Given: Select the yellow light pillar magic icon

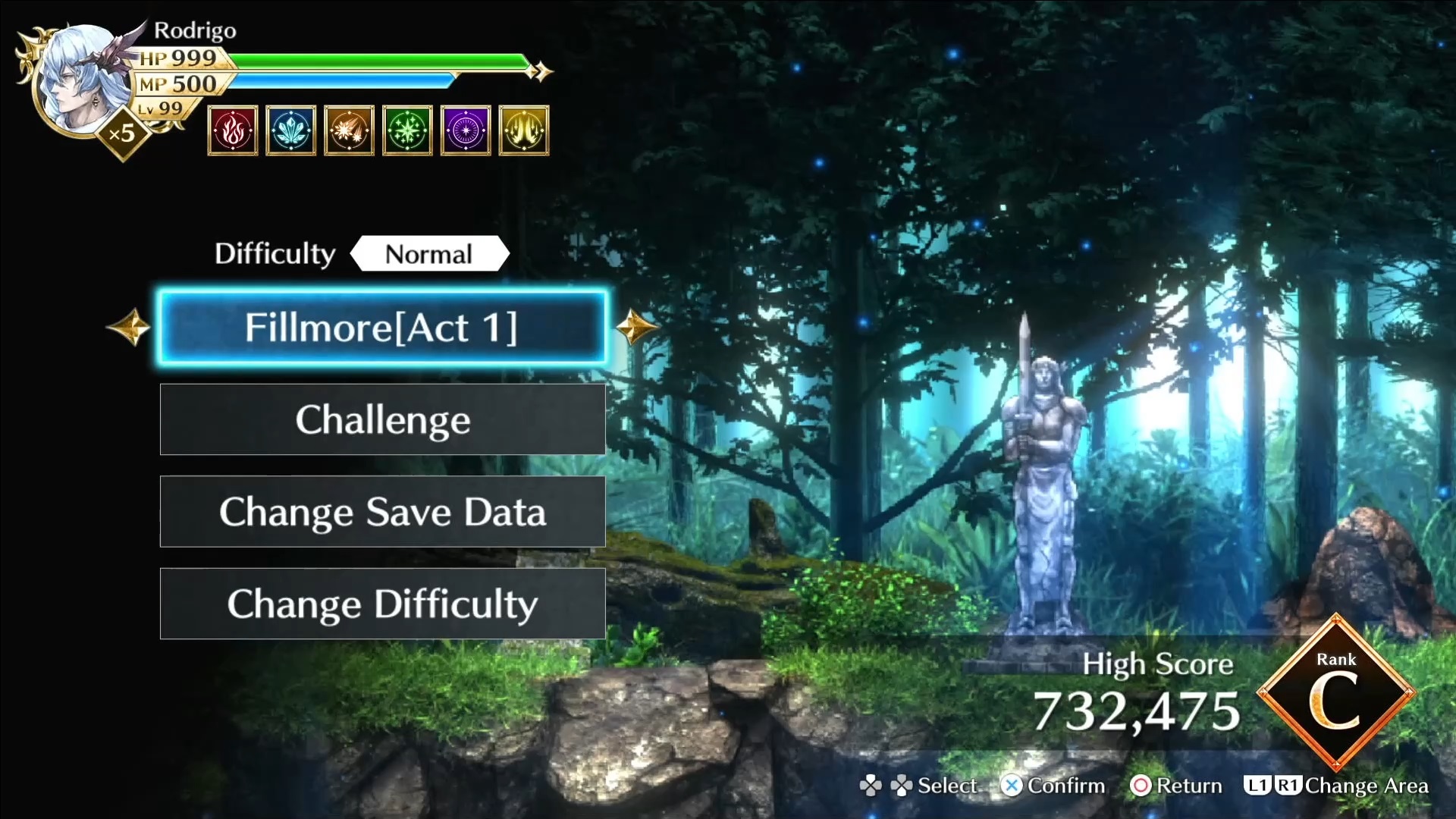Looking at the screenshot, I should point(524,130).
